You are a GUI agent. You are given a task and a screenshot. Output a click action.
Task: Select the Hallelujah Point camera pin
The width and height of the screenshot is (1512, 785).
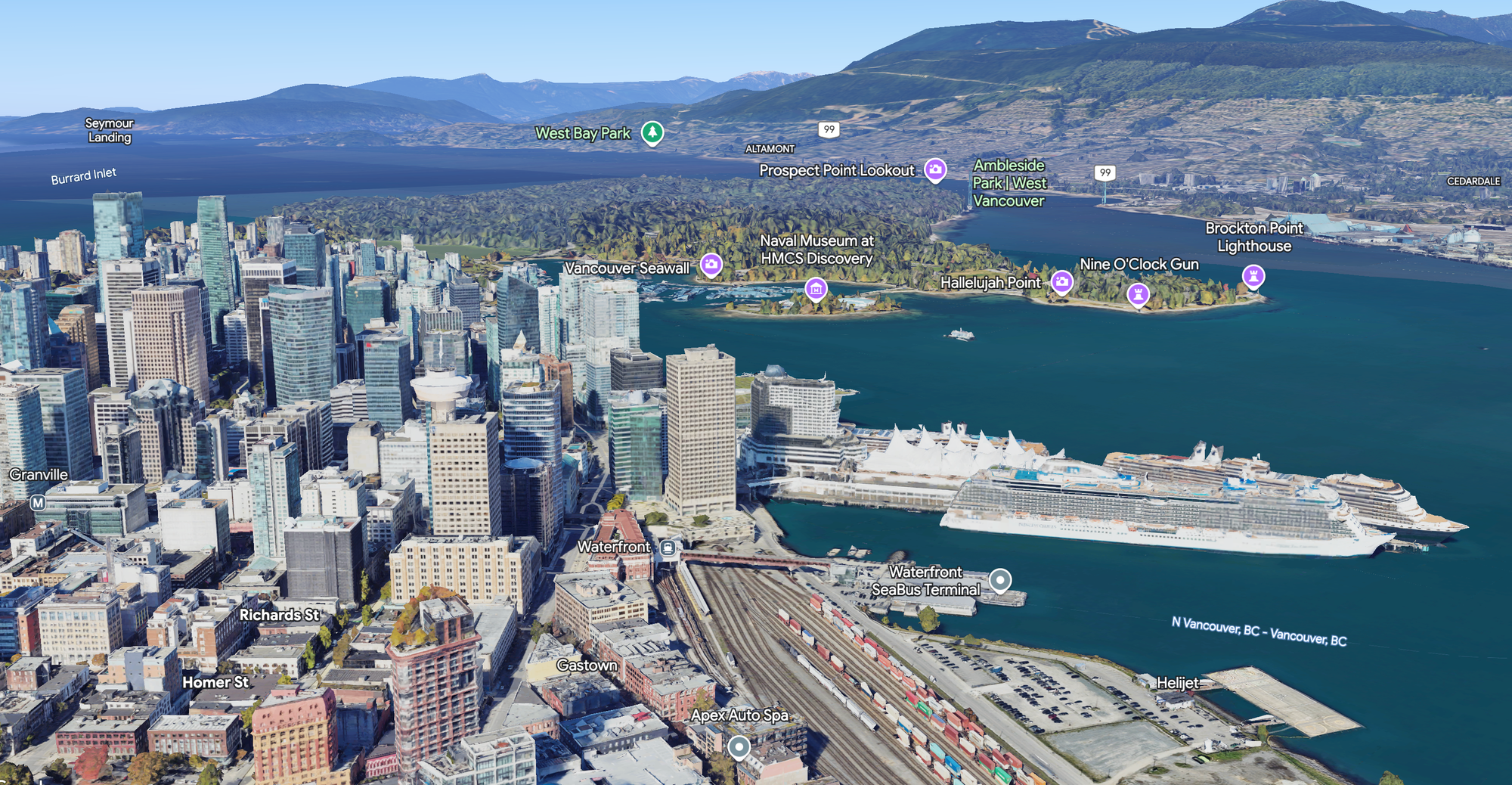tap(1061, 281)
